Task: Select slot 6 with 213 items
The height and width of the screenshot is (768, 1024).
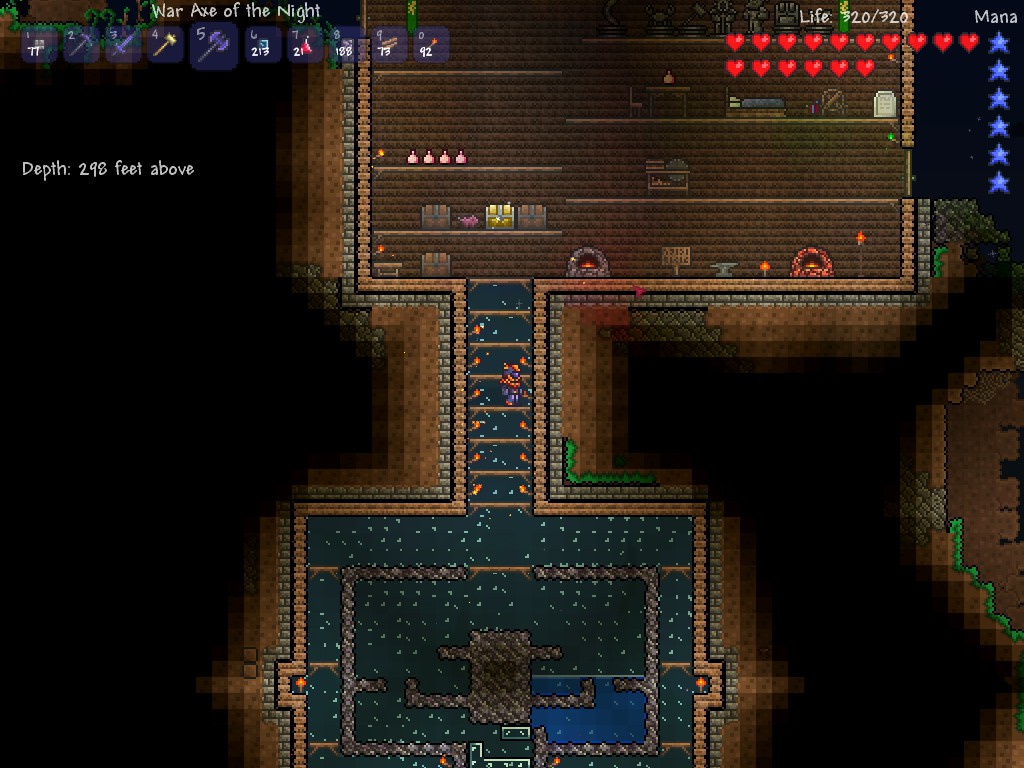Action: click(263, 46)
